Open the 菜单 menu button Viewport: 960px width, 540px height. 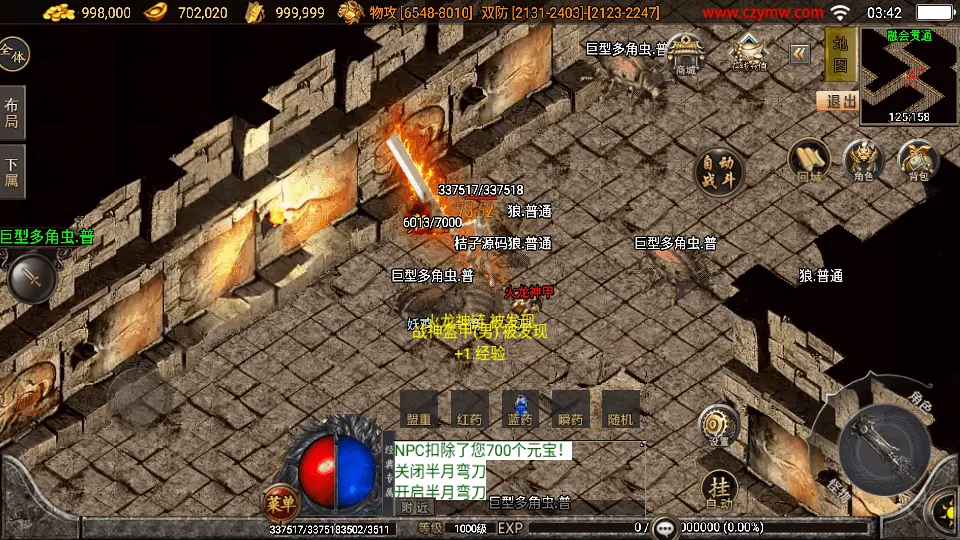(281, 502)
